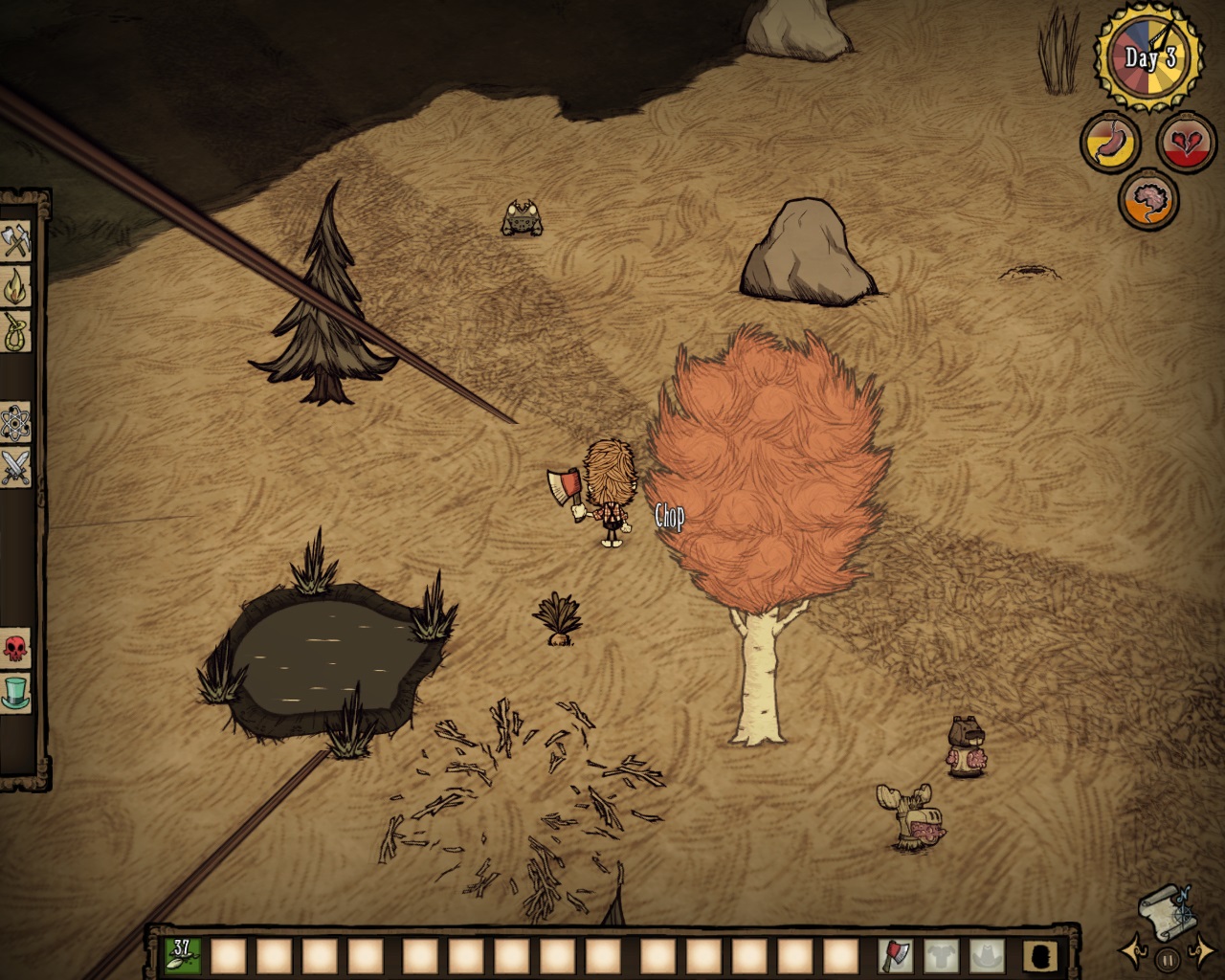
Task: Click the black silhouette inventory slot
Action: tap(1038, 955)
